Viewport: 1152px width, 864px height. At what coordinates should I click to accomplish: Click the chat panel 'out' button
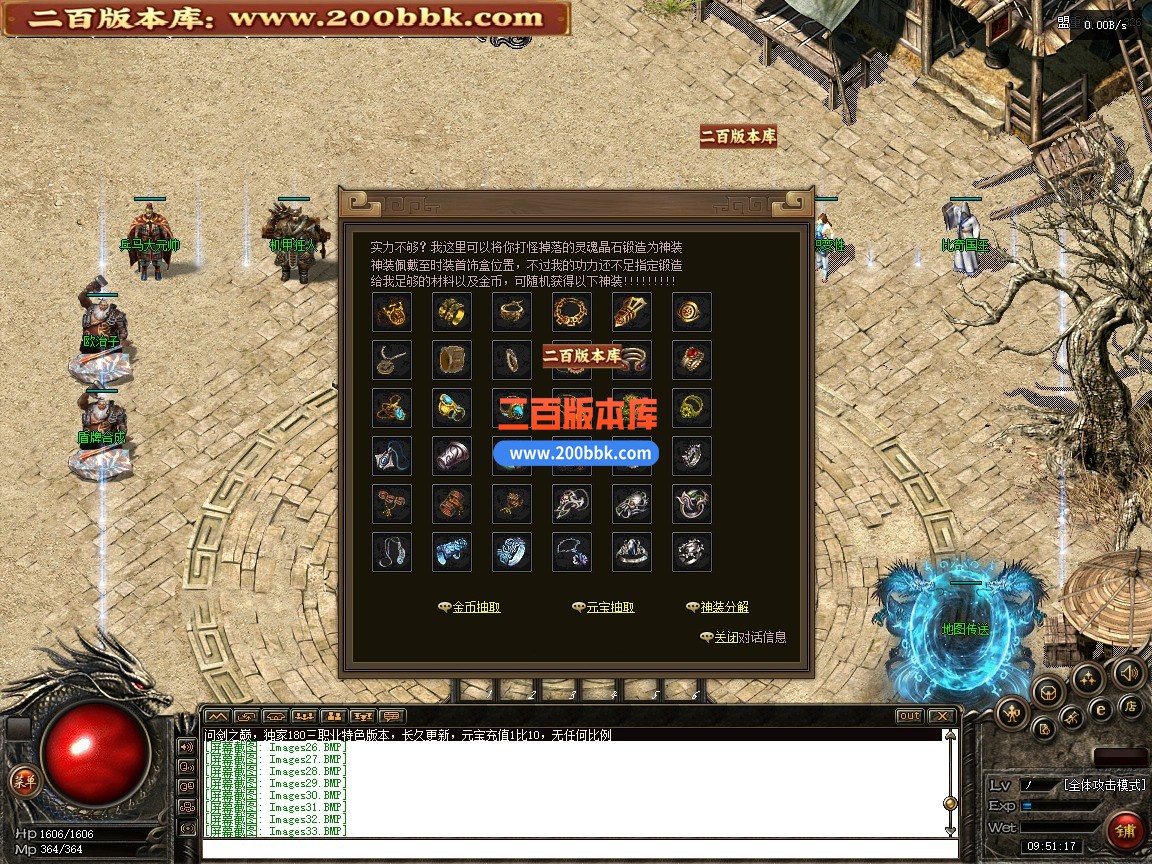coord(909,716)
